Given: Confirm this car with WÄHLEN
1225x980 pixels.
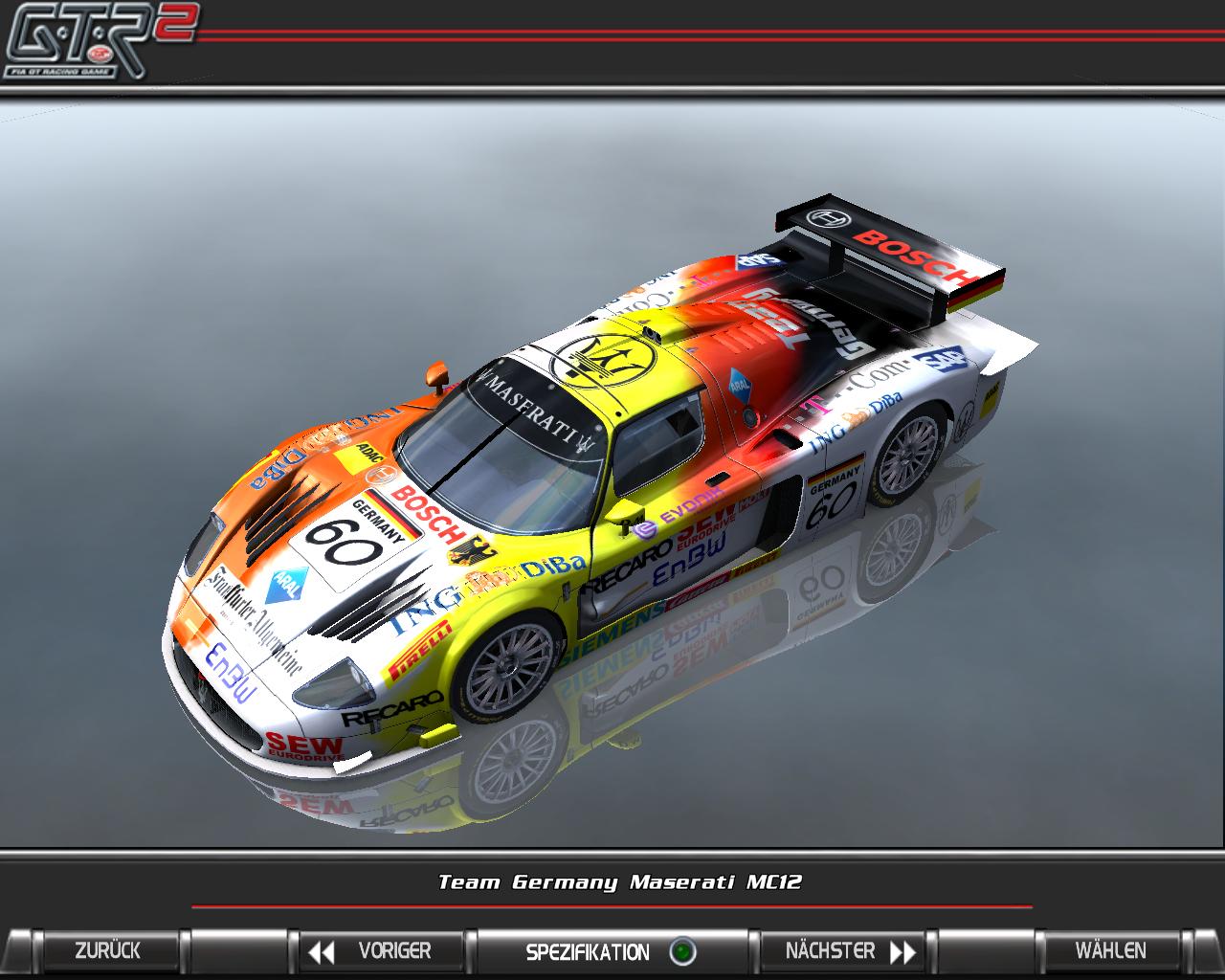Looking at the screenshot, I should [x=1110, y=951].
